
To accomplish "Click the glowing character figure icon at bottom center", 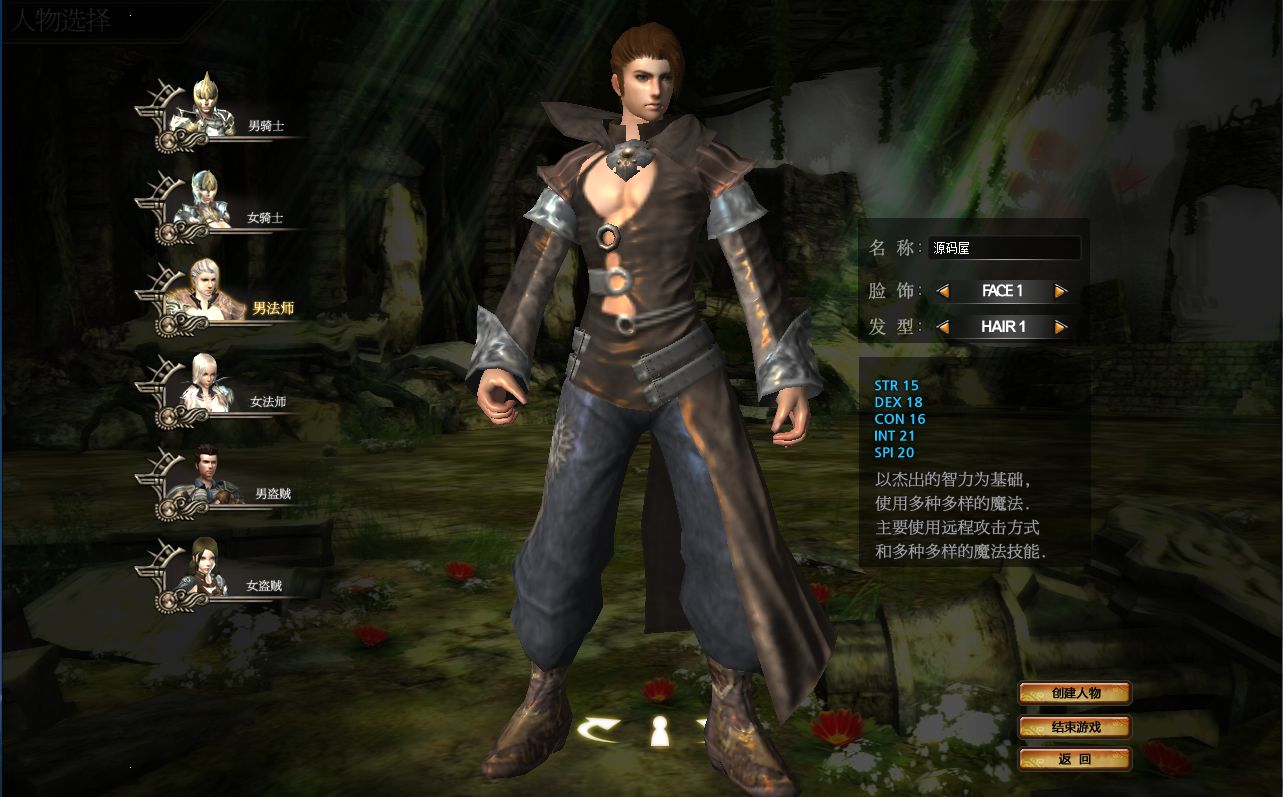I will pos(660,730).
